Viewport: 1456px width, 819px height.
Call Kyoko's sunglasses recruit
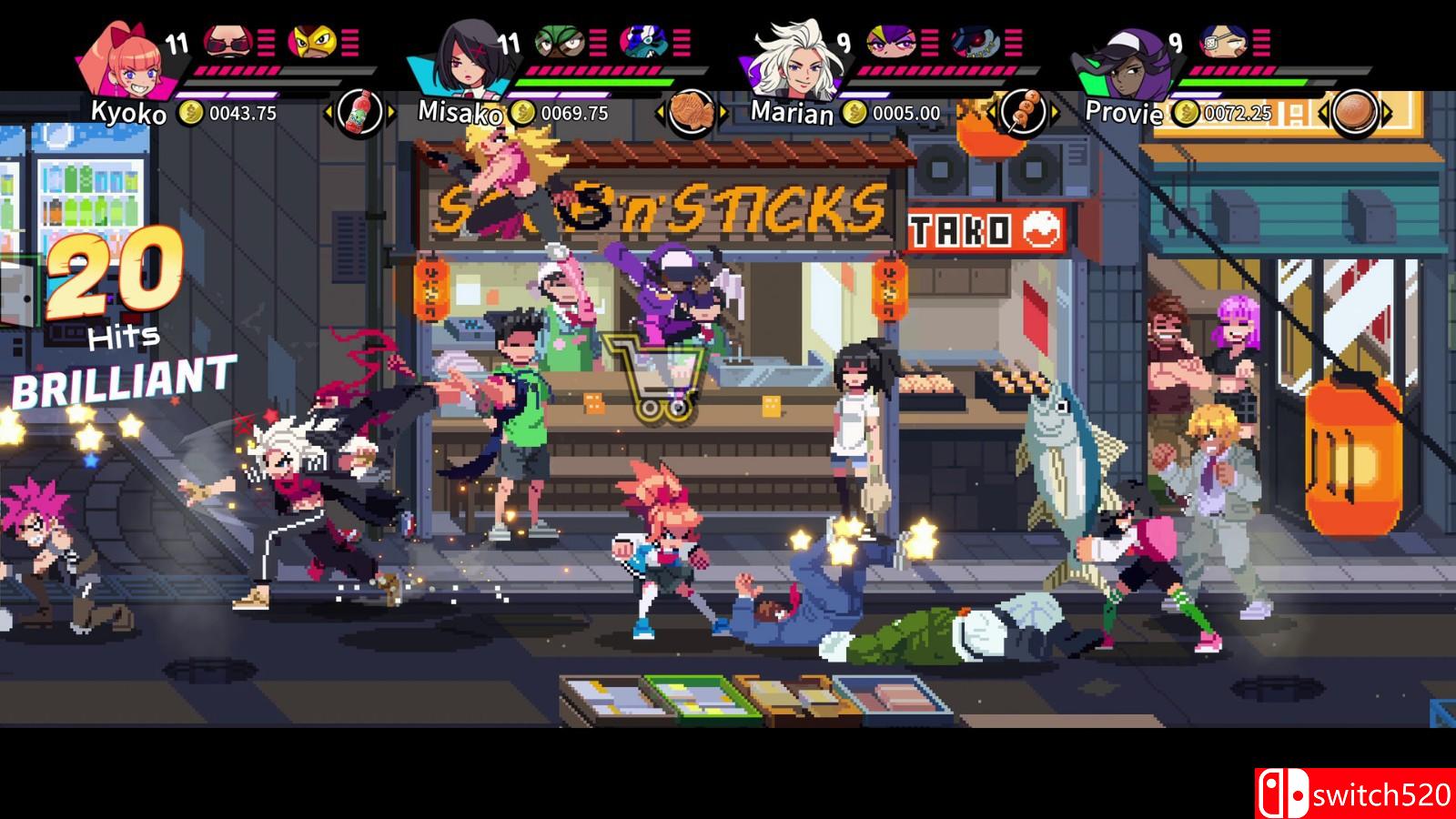[227, 42]
